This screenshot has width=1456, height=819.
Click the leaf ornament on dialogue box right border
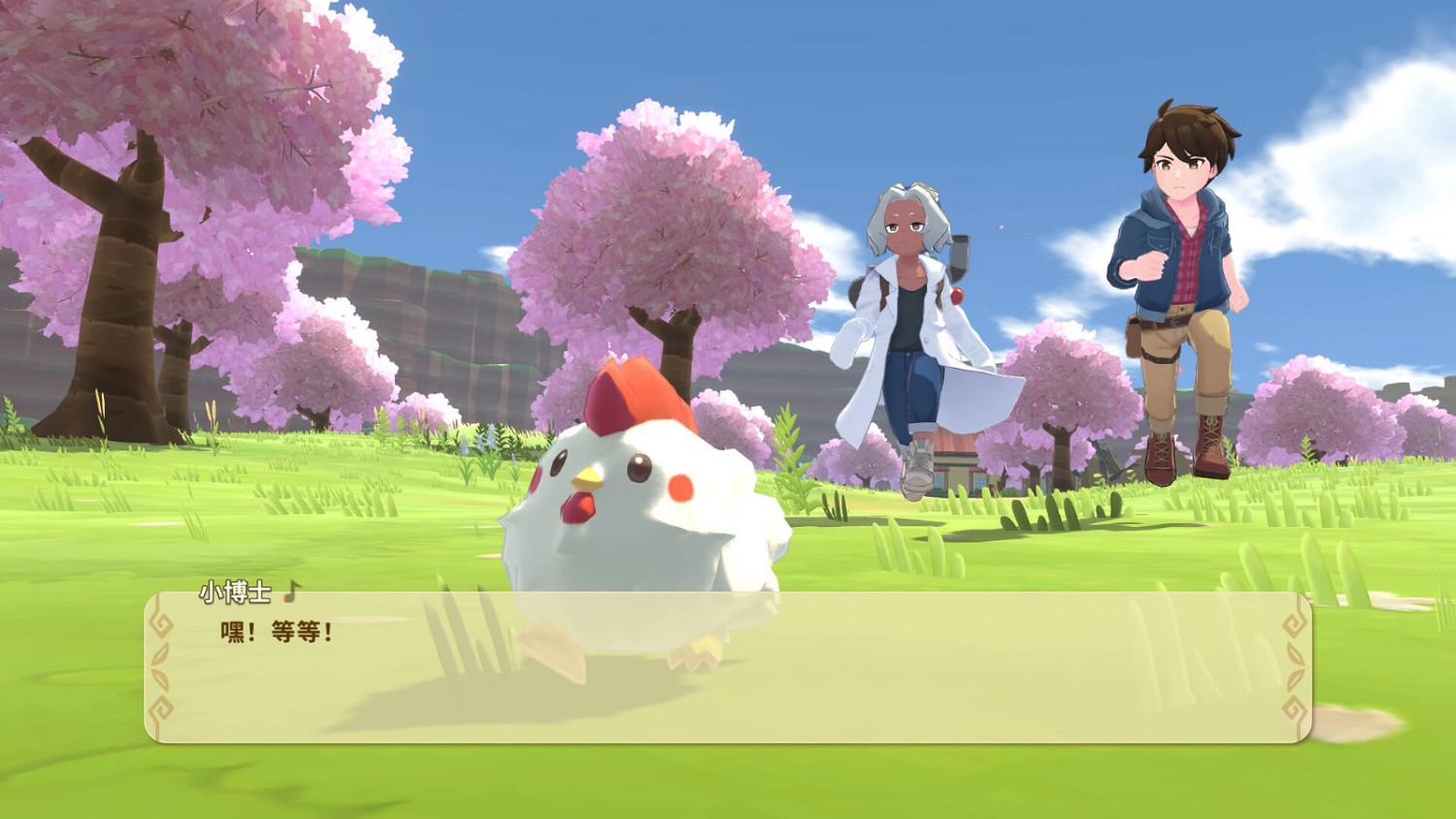1295,663
